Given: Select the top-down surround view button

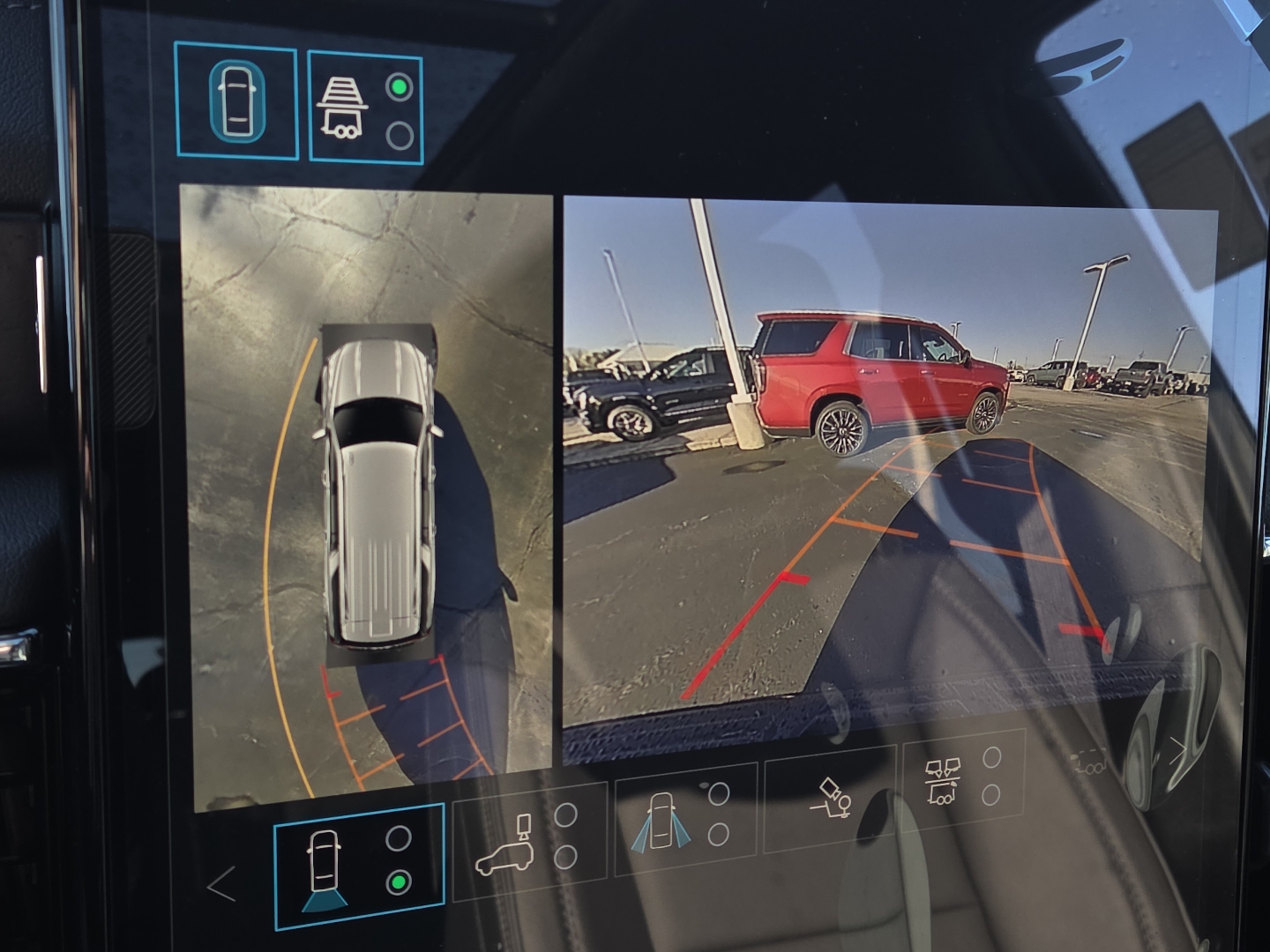Looking at the screenshot, I should pyautogui.click(x=236, y=101).
